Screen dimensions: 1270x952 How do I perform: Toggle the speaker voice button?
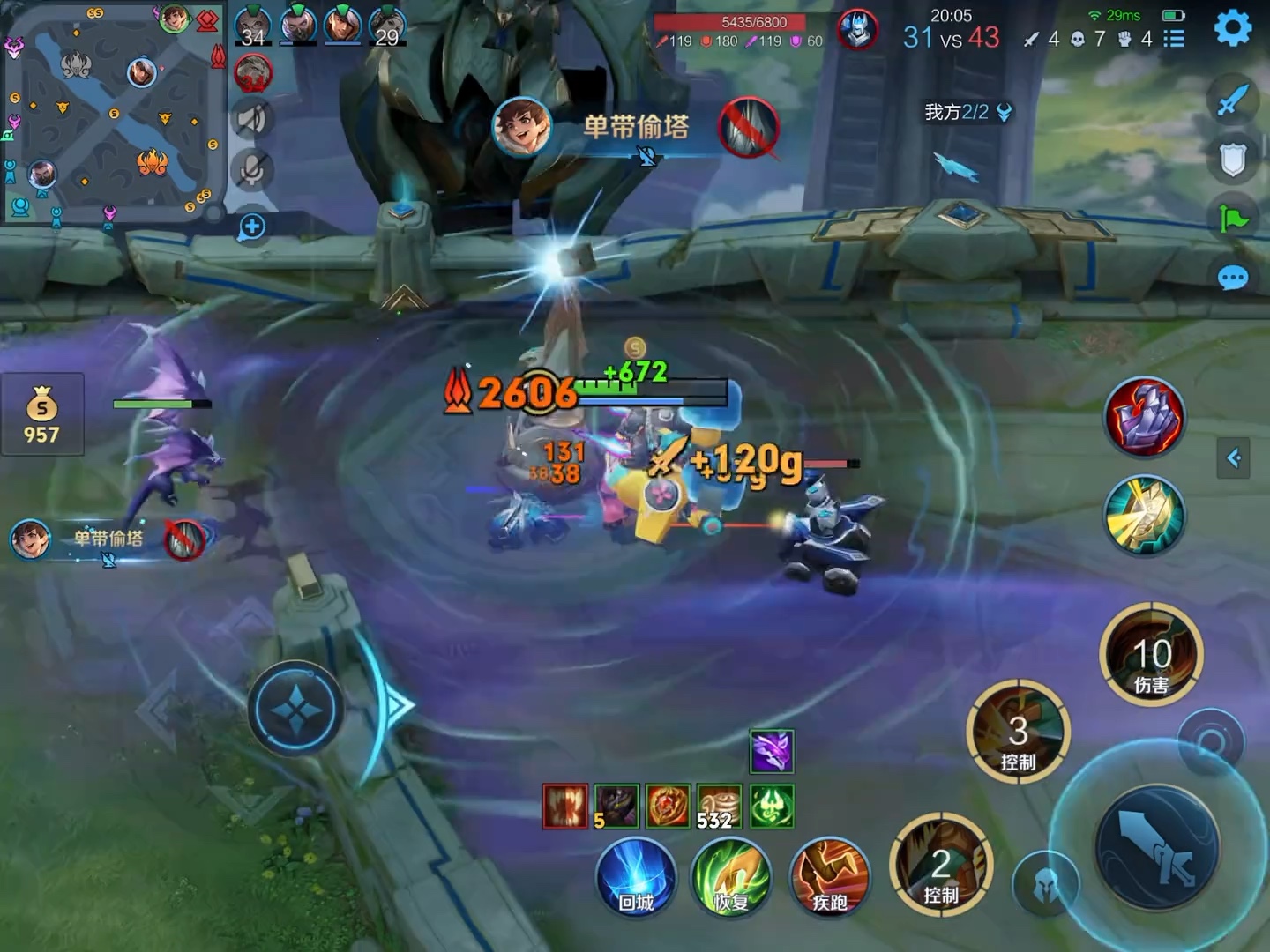251,118
